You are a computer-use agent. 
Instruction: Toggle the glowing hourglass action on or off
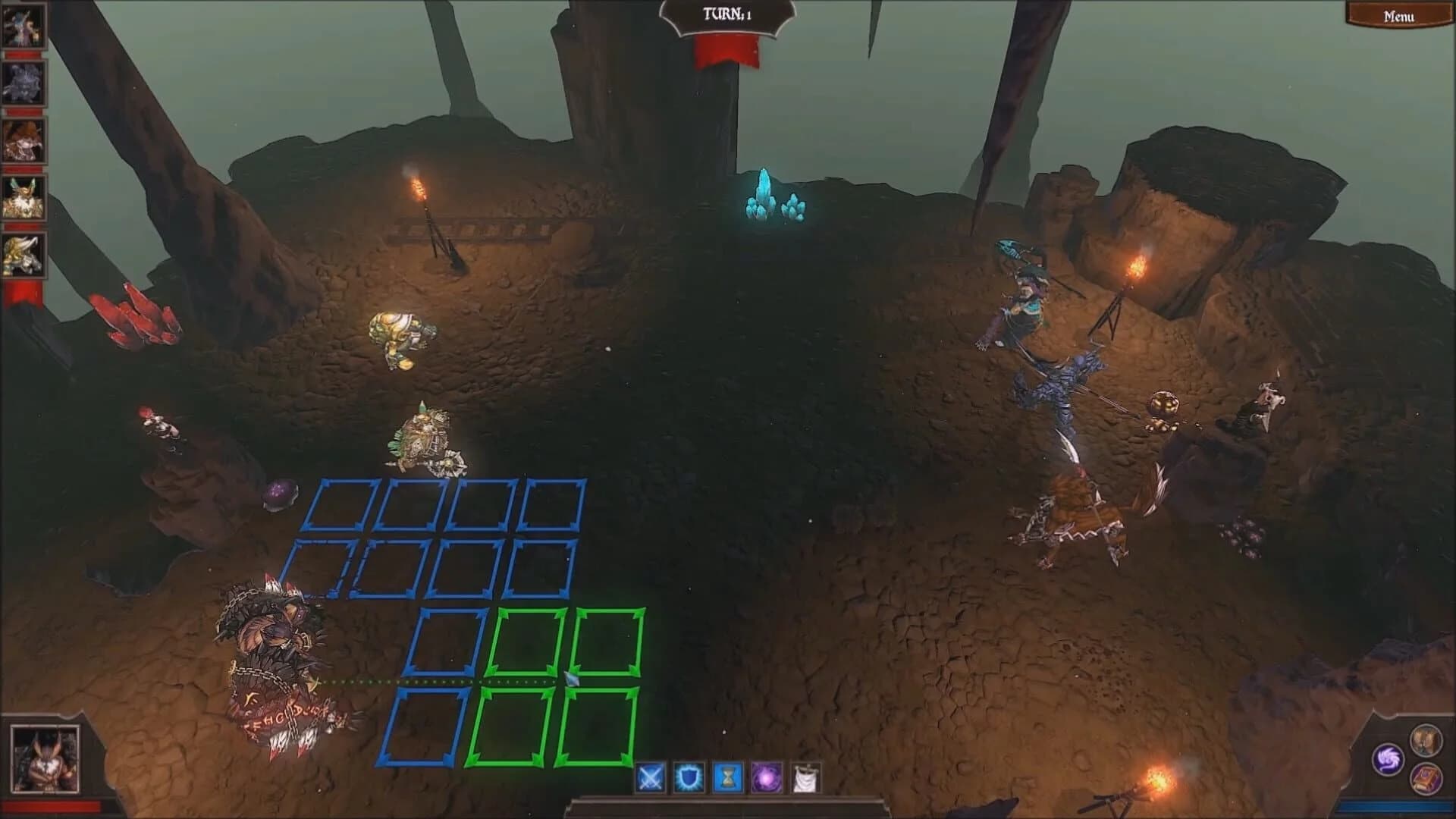point(728,777)
